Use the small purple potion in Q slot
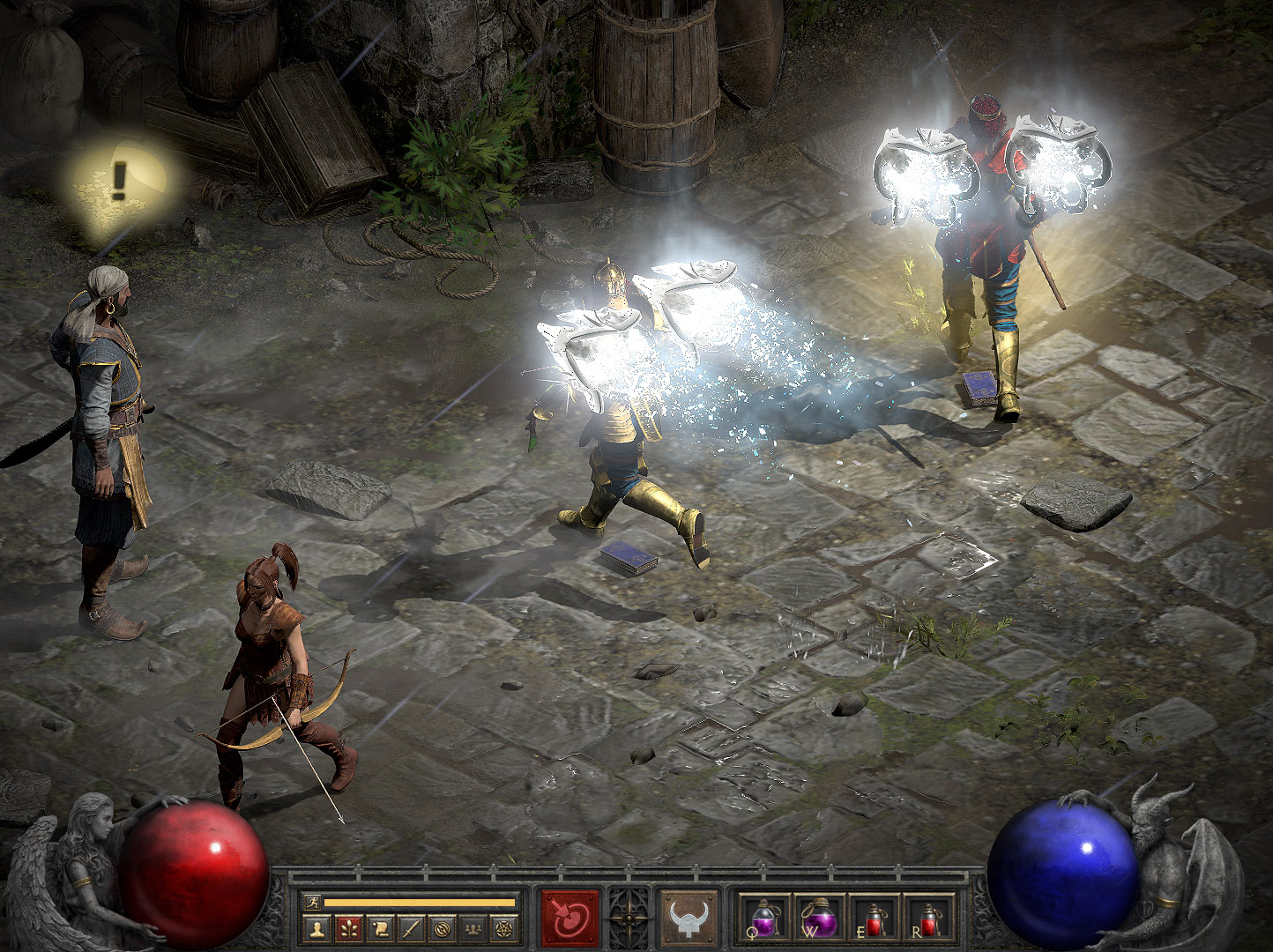 [762, 918]
